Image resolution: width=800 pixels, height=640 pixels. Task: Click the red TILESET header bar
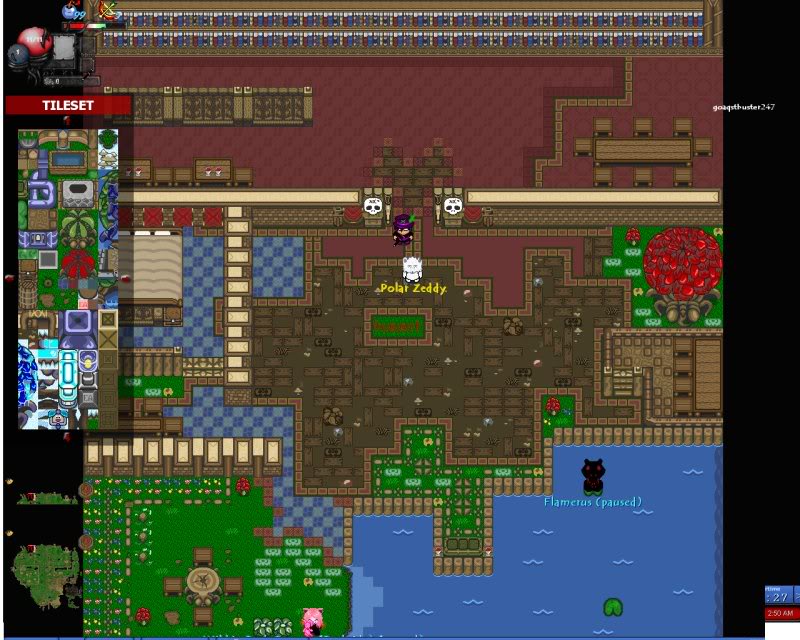coord(67,105)
